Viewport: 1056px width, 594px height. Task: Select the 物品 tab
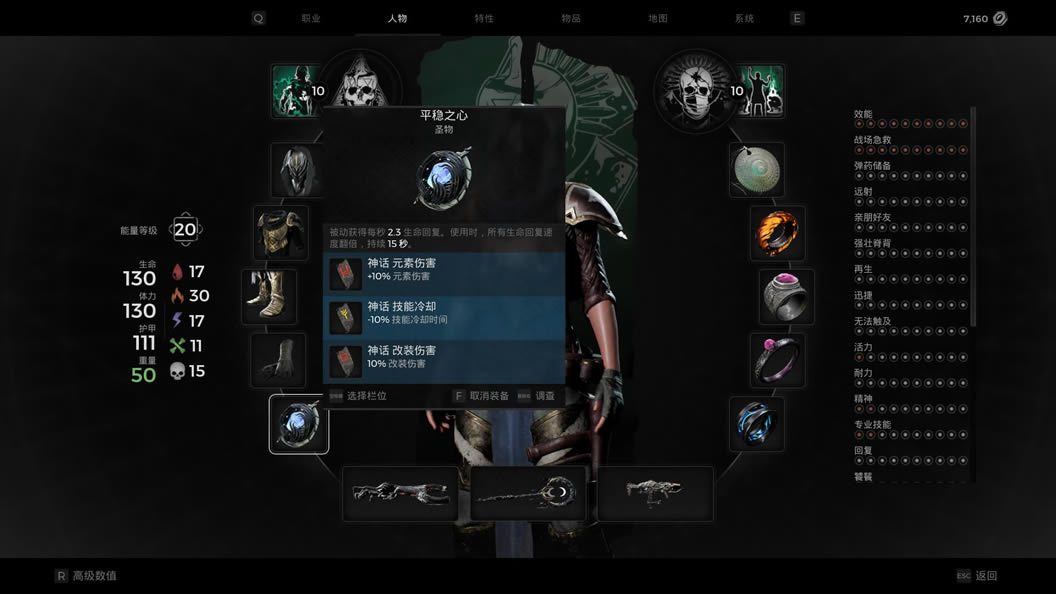click(x=571, y=18)
